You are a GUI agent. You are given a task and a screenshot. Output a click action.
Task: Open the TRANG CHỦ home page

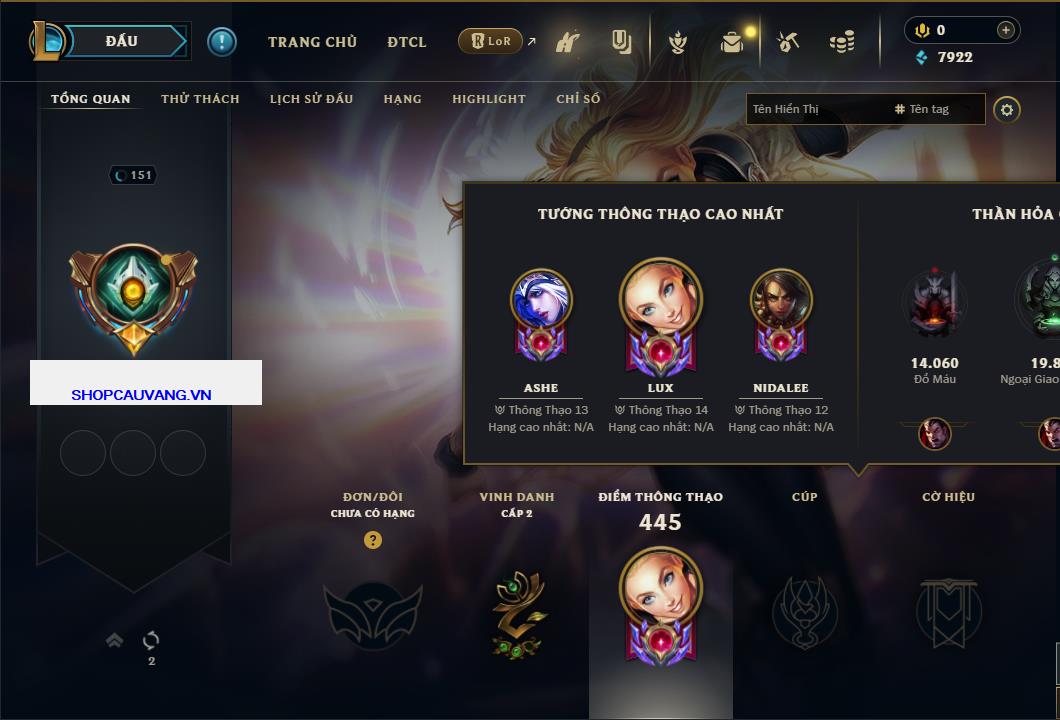click(312, 42)
